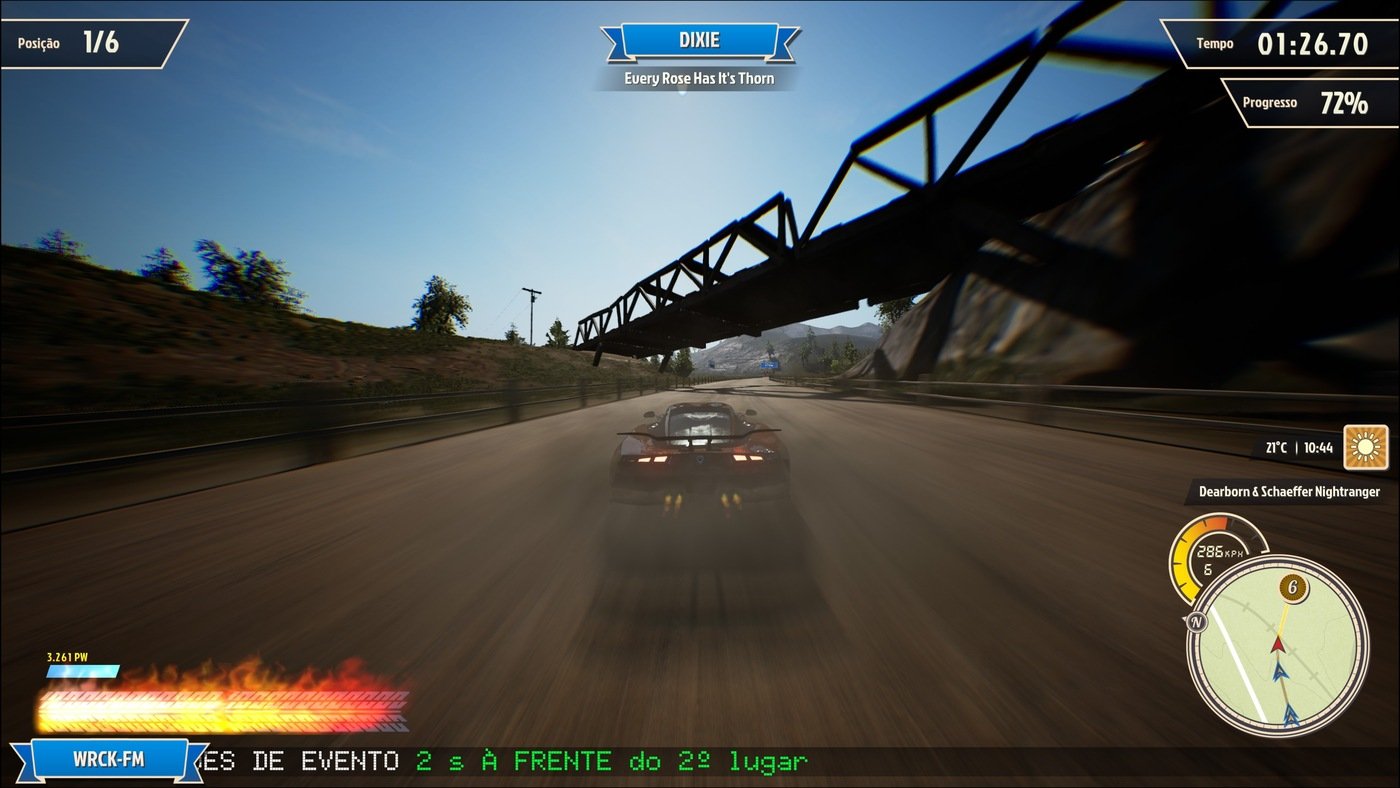Select the number 6 marker on the minimap
The image size is (1400, 788).
click(1293, 588)
